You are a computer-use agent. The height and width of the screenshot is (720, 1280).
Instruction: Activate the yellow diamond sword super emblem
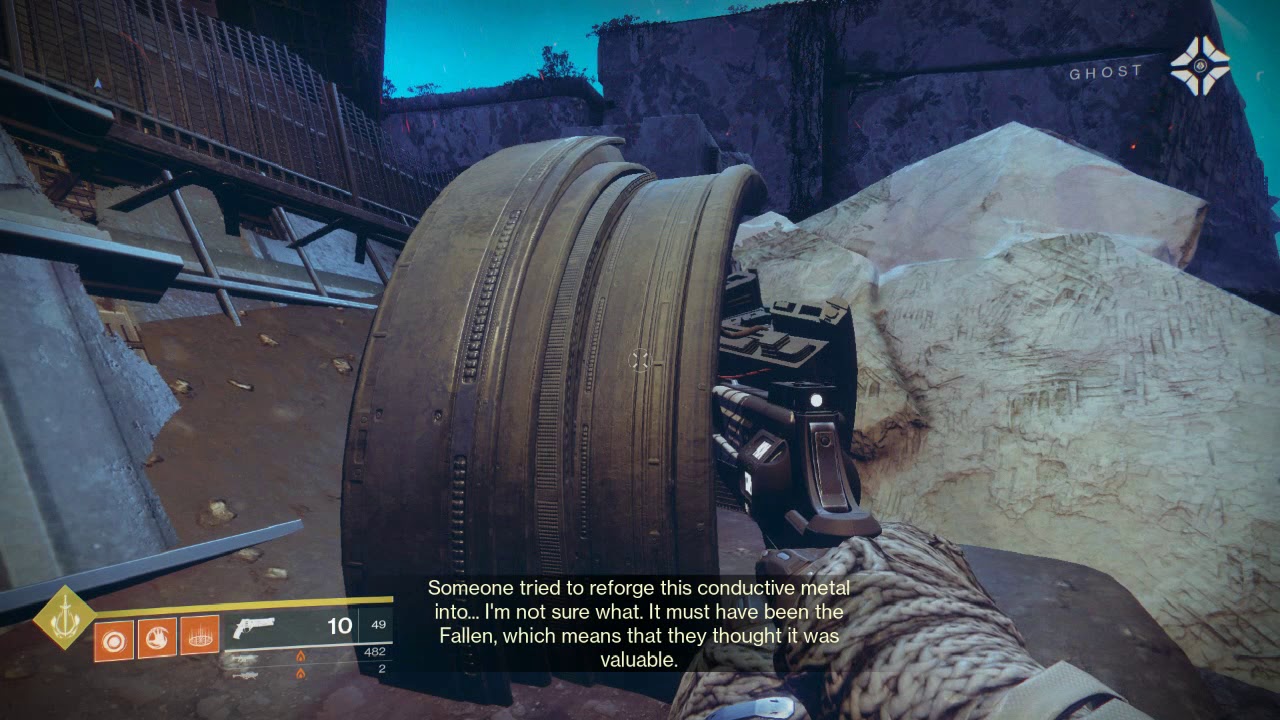[65, 617]
